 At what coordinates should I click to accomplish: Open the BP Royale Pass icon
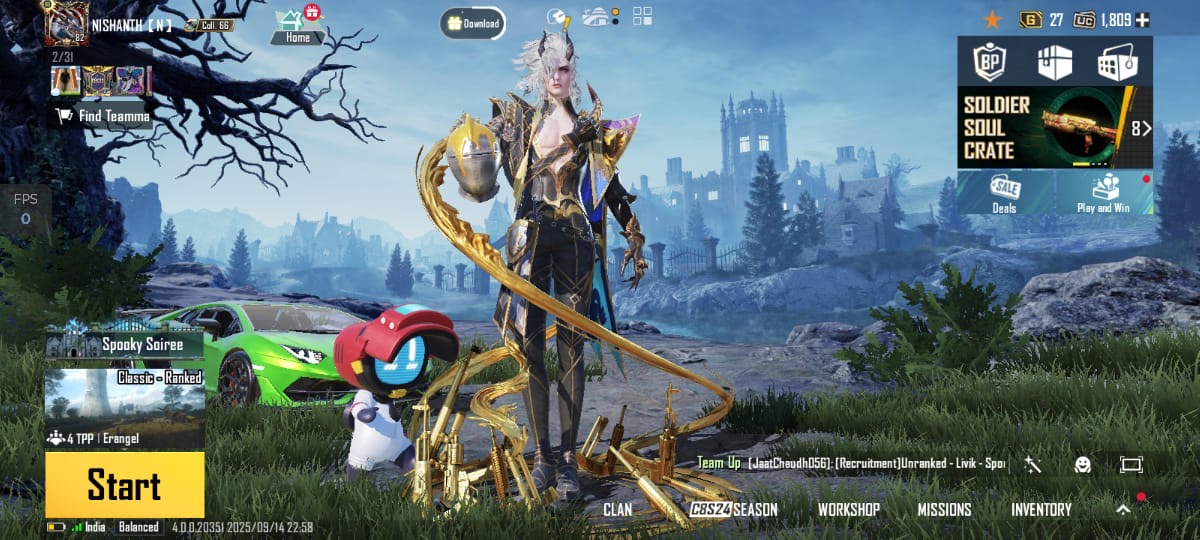(988, 62)
